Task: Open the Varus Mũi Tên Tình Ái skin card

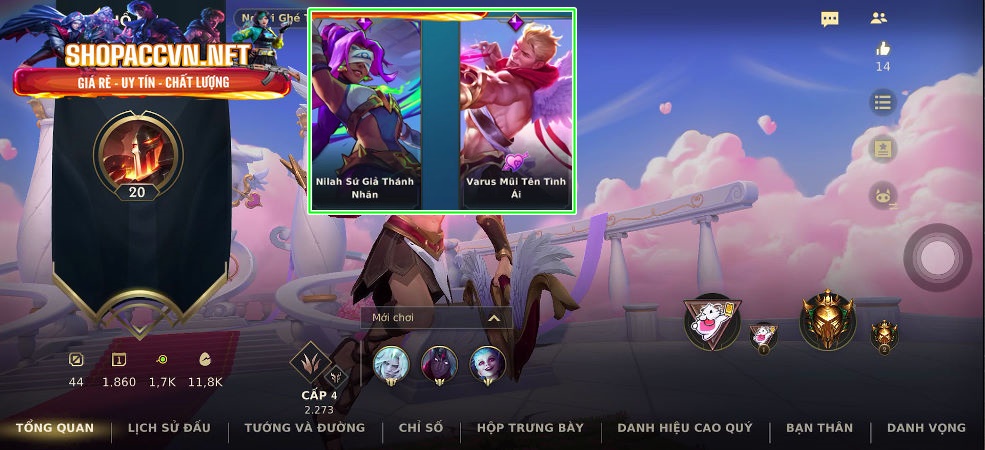Action: [x=516, y=110]
